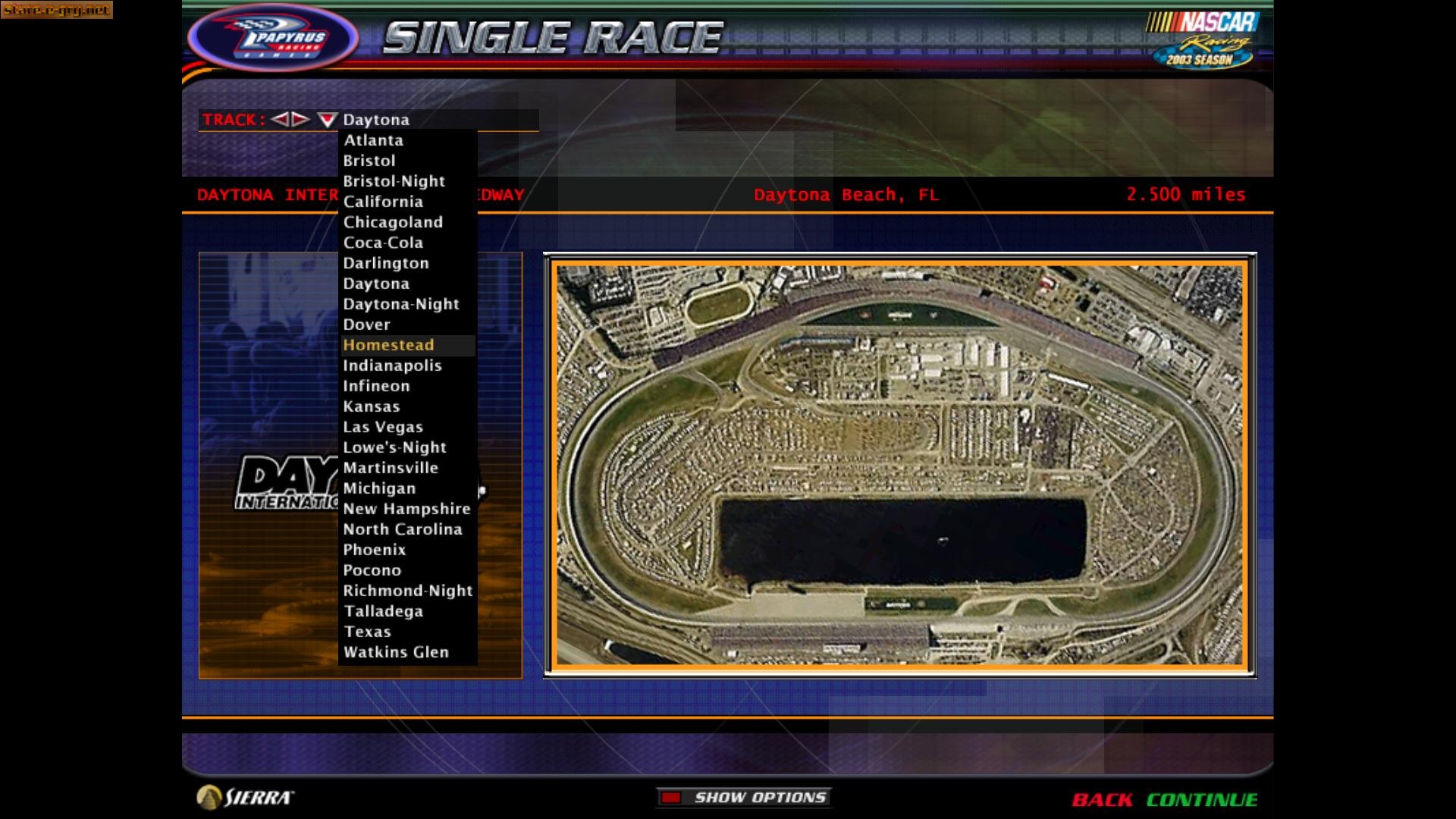Select Talladega from the track dropdown
Screen dimensions: 1456x819
[x=384, y=610]
